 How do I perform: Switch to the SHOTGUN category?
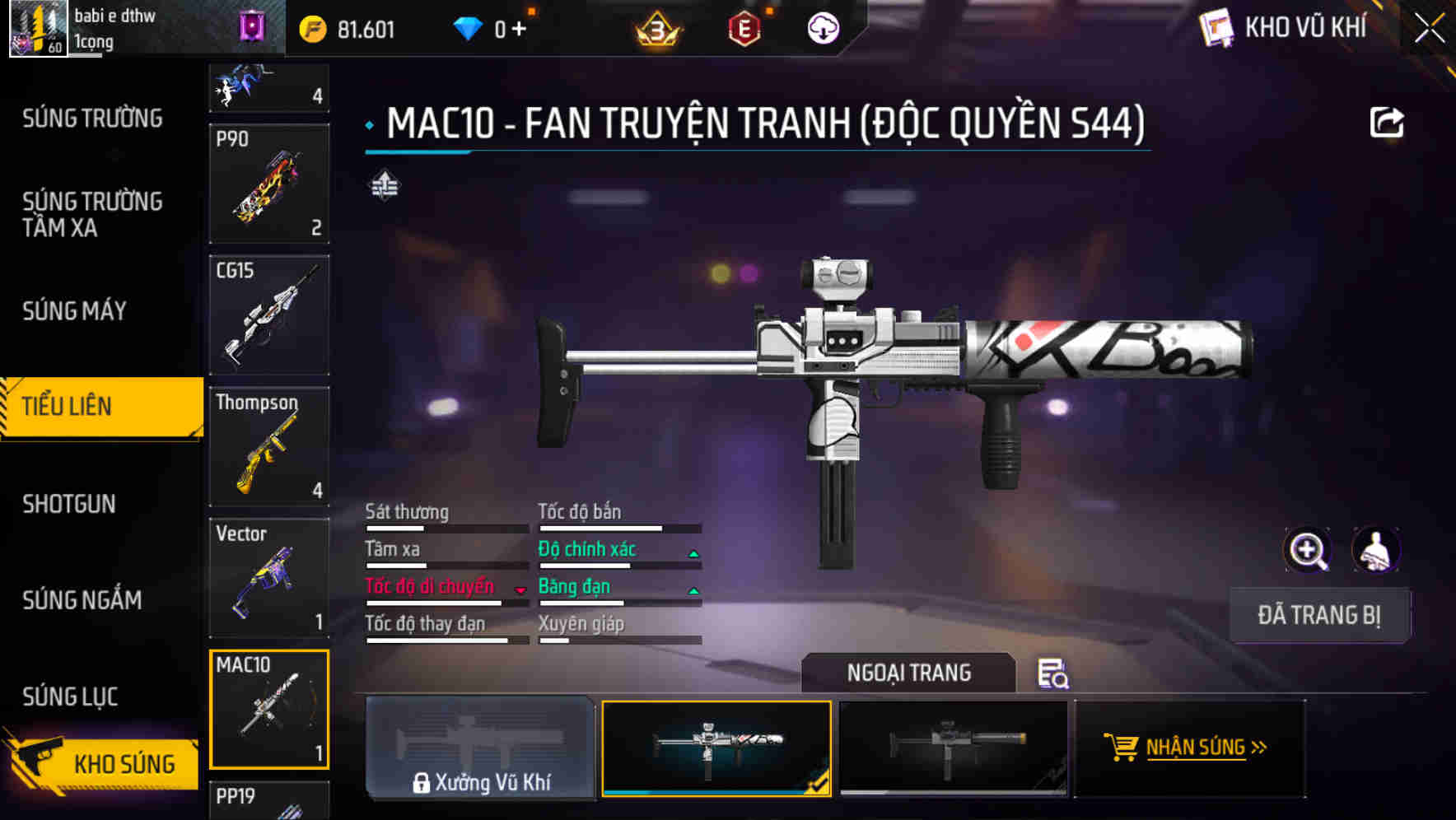click(x=69, y=504)
